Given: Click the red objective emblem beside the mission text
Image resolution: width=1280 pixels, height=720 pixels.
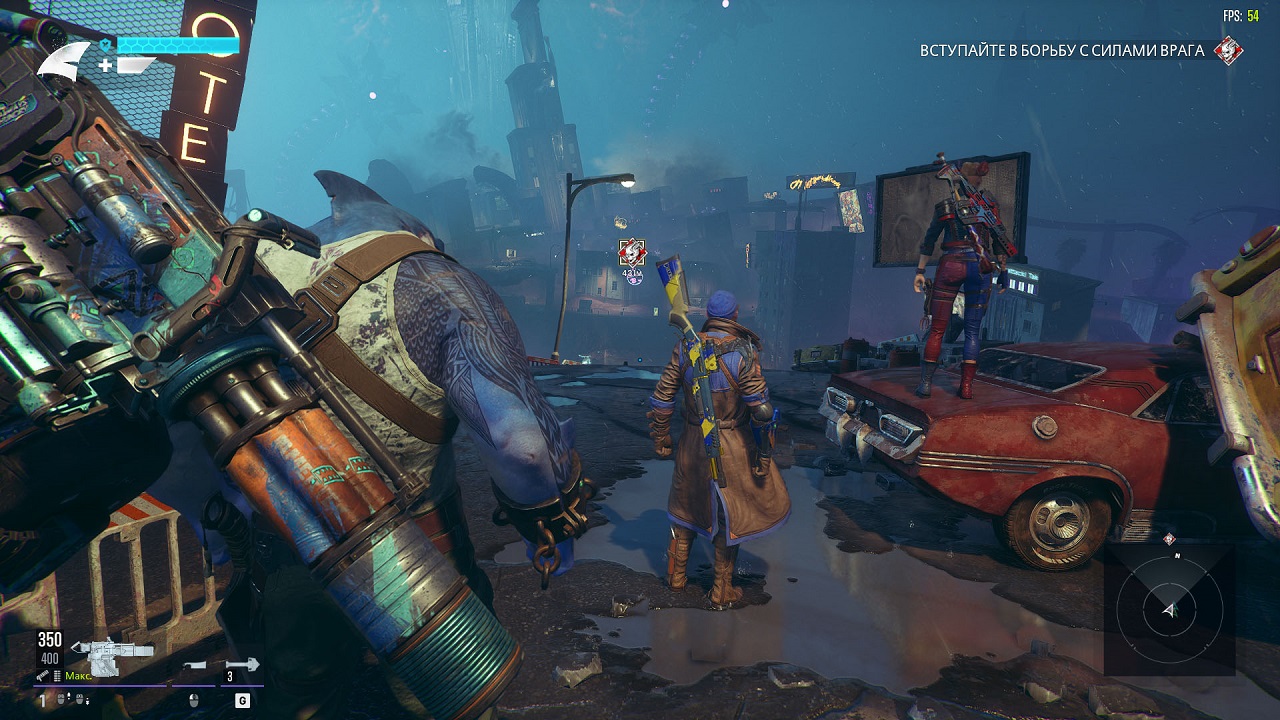Looking at the screenshot, I should (1228, 50).
